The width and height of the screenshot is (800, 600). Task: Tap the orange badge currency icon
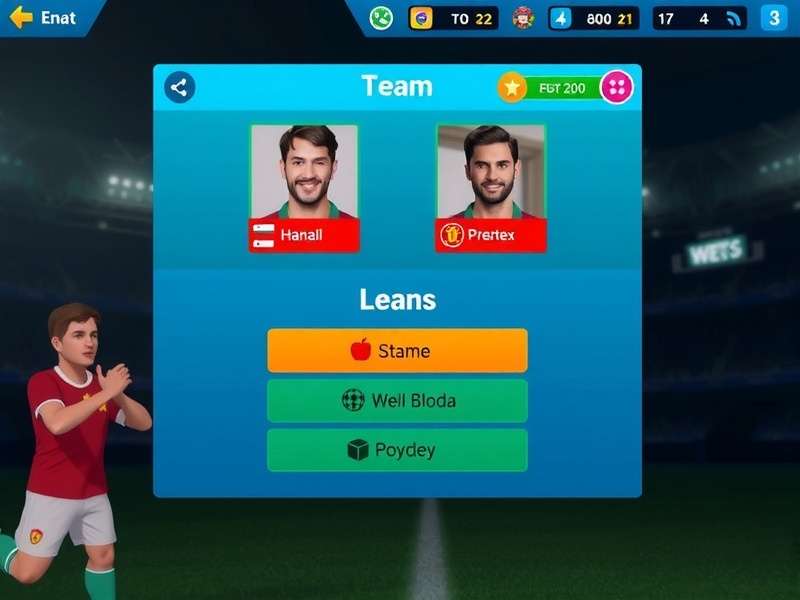point(423,18)
